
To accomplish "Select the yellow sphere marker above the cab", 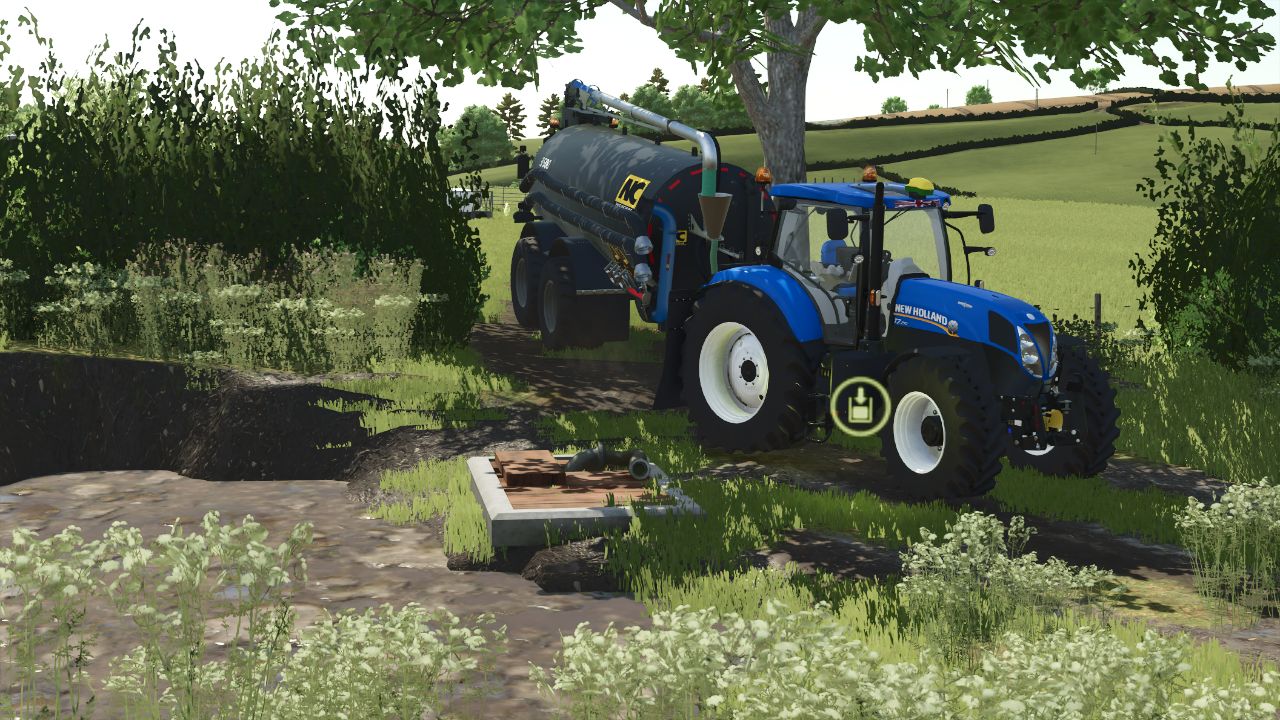I will 920,184.
